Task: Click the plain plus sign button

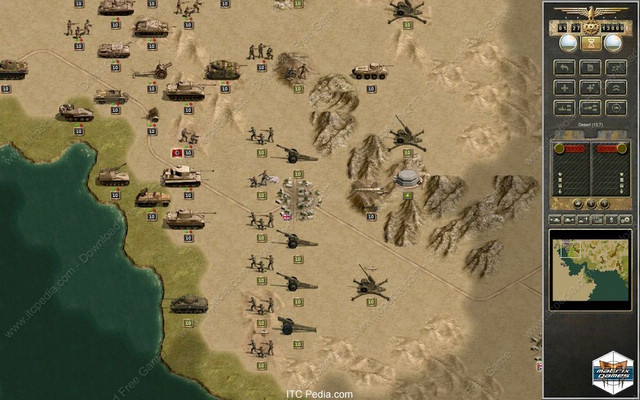Action: point(564,87)
